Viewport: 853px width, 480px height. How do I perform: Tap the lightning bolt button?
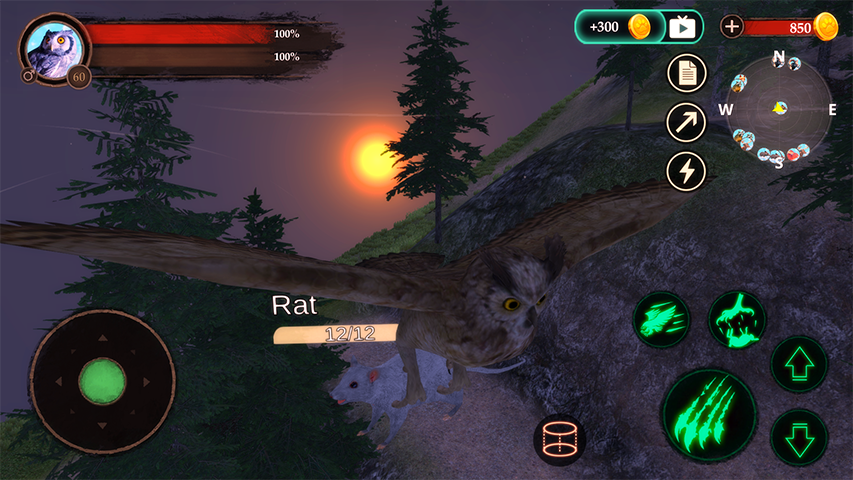pyautogui.click(x=686, y=171)
